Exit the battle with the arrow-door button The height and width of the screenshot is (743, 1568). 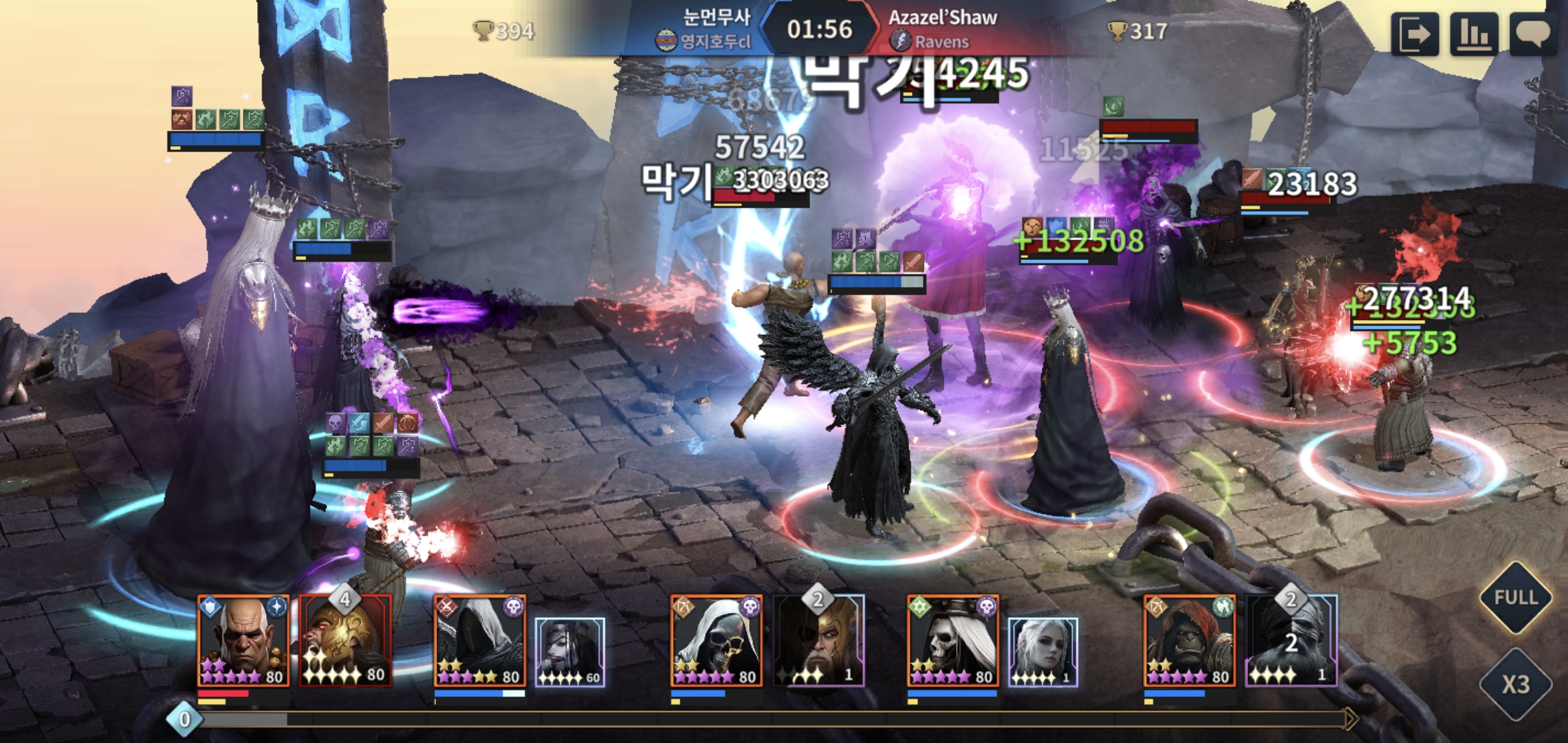pos(1415,34)
